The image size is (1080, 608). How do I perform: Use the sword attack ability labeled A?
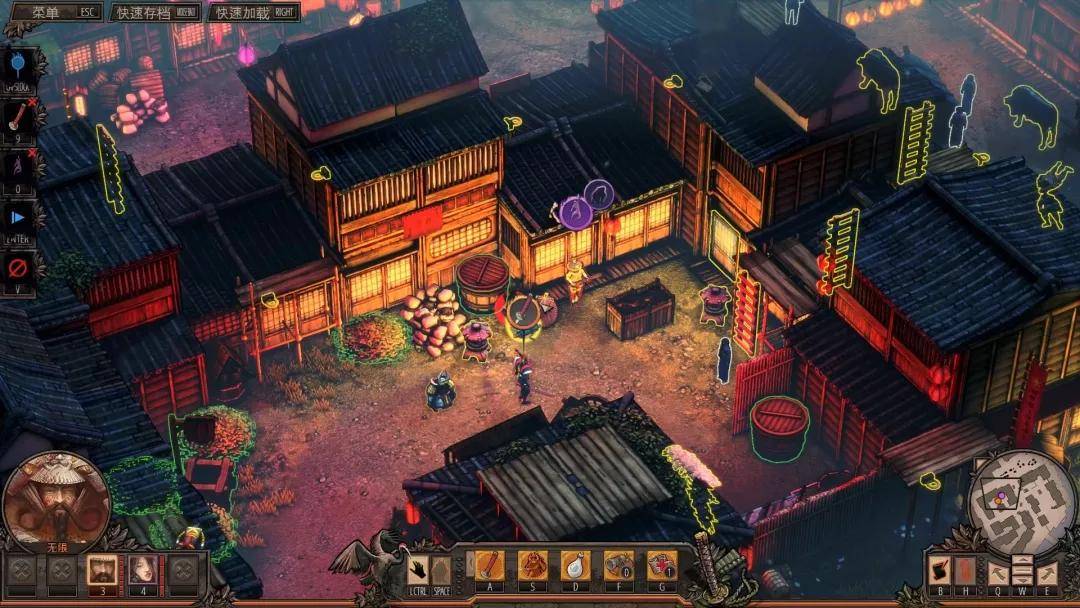(x=490, y=566)
